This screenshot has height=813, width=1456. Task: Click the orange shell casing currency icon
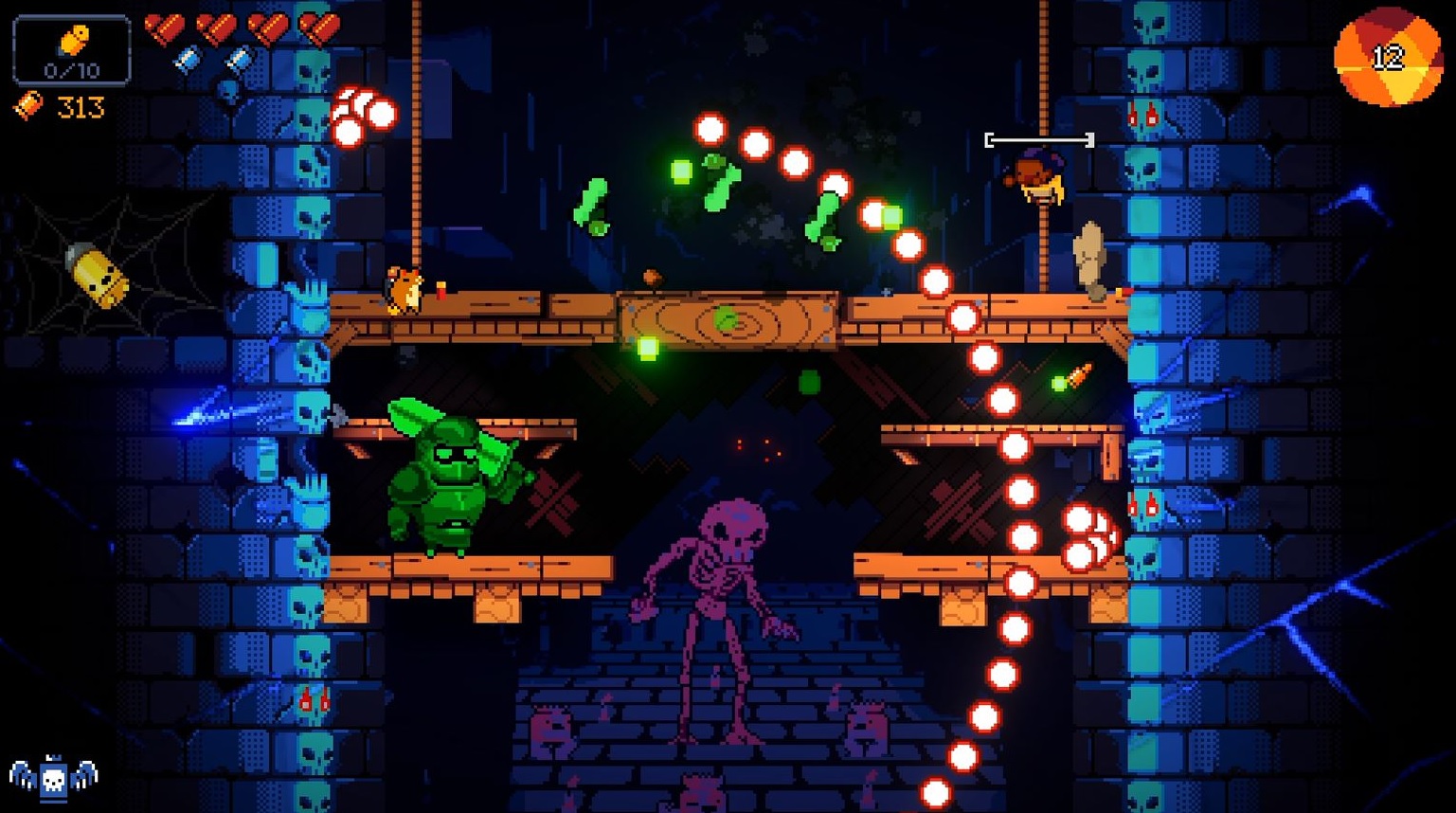pos(27,105)
